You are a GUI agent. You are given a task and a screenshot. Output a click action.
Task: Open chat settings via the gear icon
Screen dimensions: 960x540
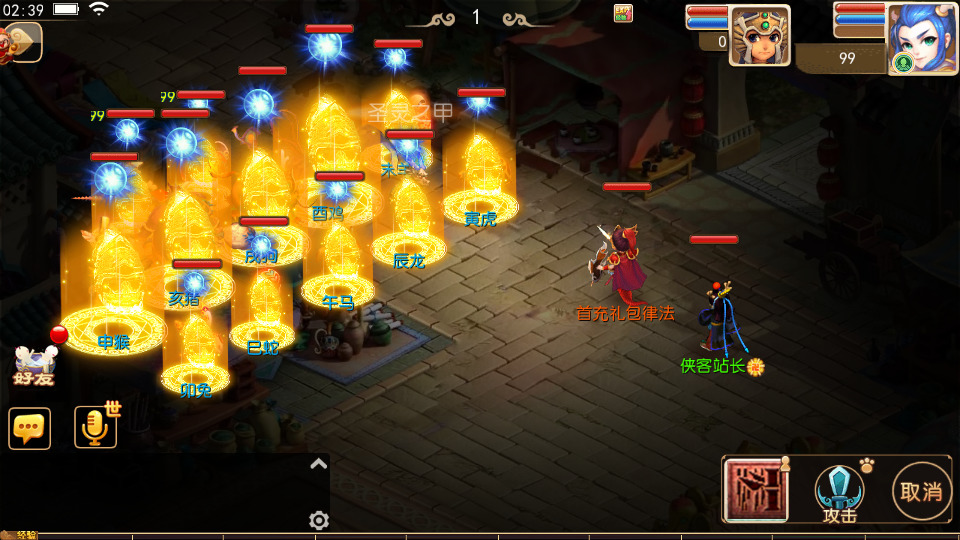pos(319,520)
